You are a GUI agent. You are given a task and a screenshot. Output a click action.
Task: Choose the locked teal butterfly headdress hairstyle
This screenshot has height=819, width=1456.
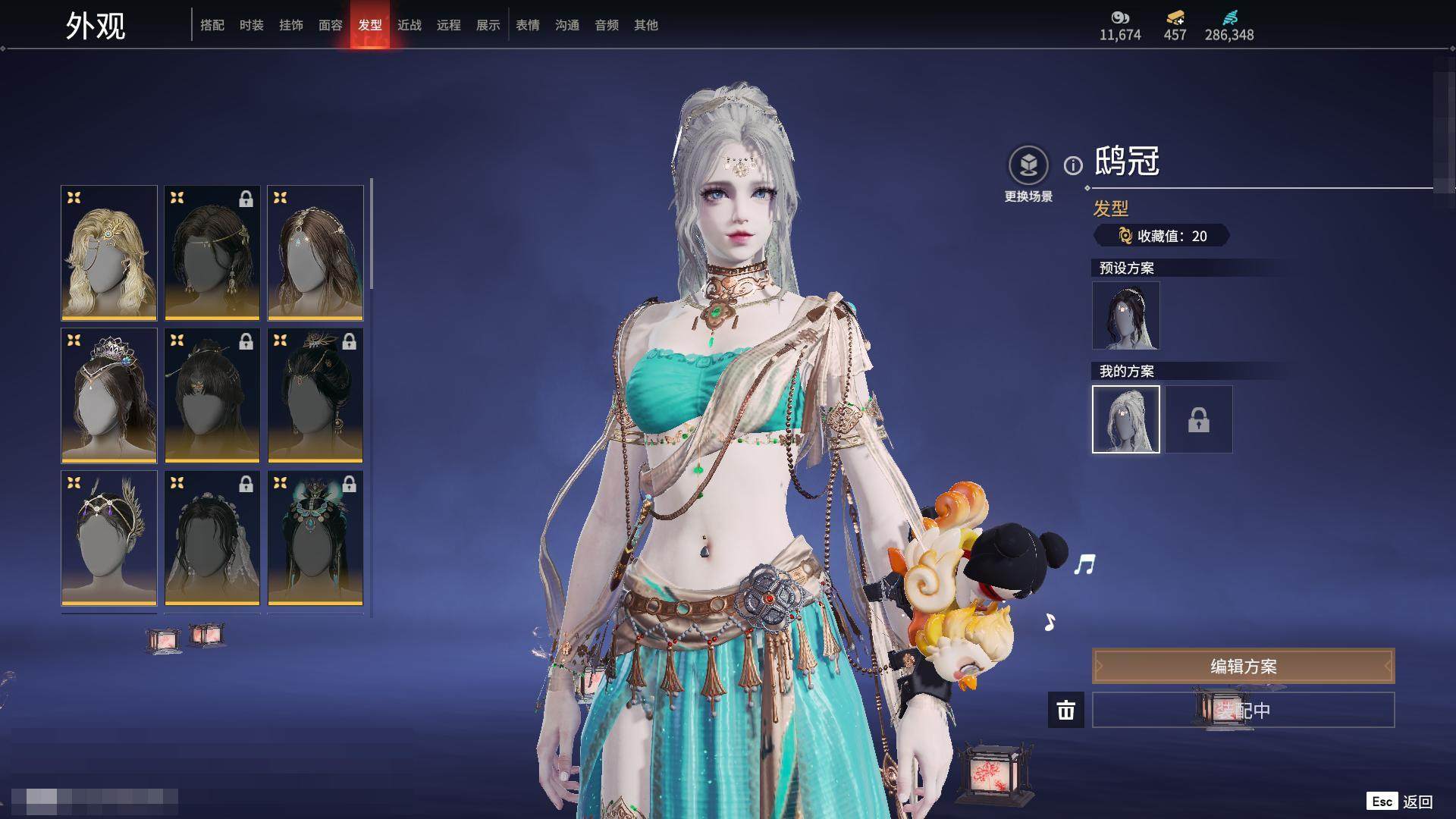[315, 538]
